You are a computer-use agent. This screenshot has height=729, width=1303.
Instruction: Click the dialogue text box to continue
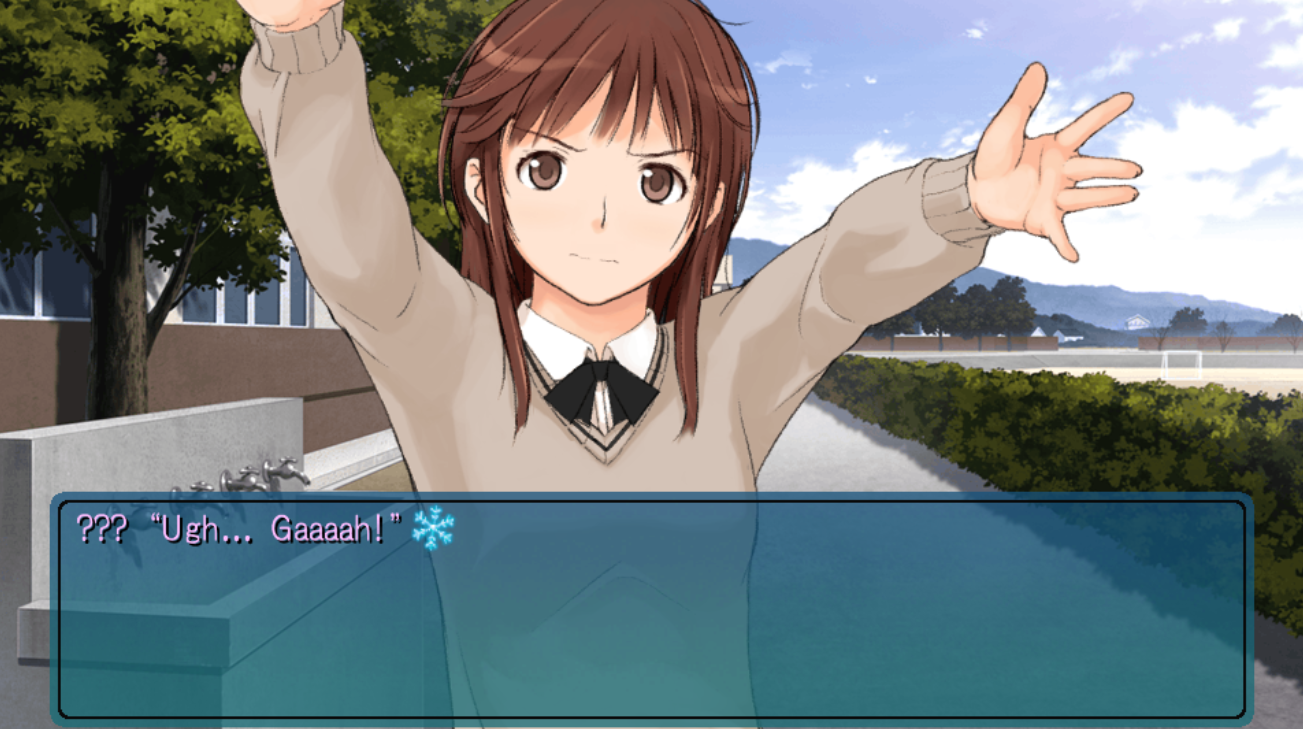pos(651,609)
